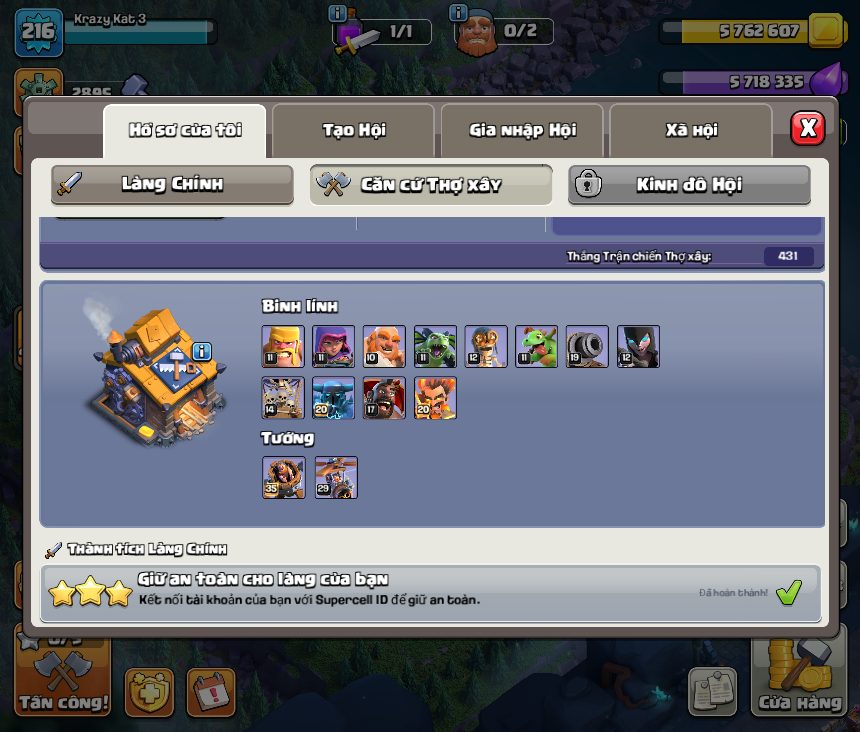Click the Night Witch troop icon

[x=638, y=347]
